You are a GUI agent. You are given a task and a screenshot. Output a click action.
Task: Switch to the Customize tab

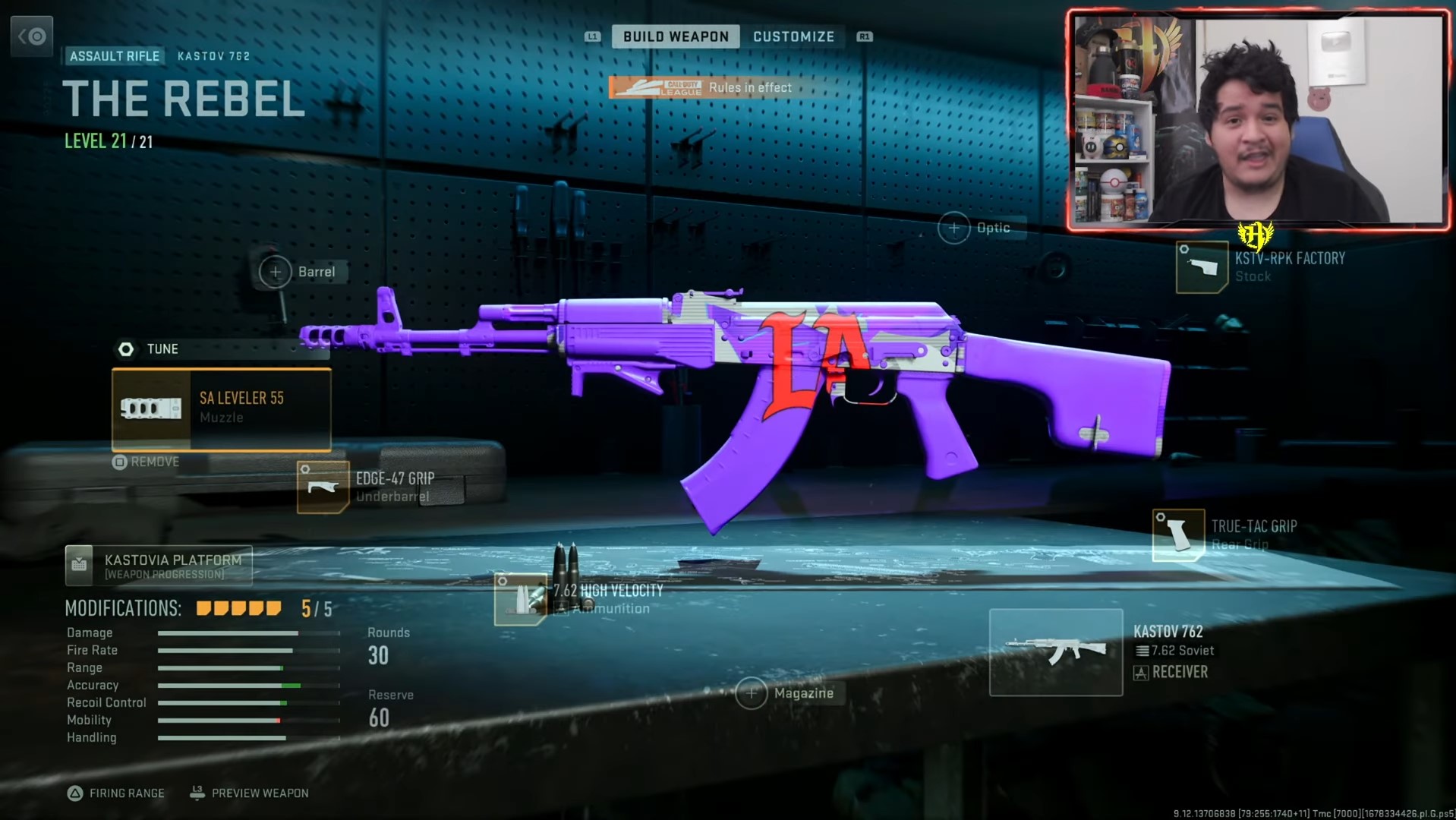coord(793,36)
